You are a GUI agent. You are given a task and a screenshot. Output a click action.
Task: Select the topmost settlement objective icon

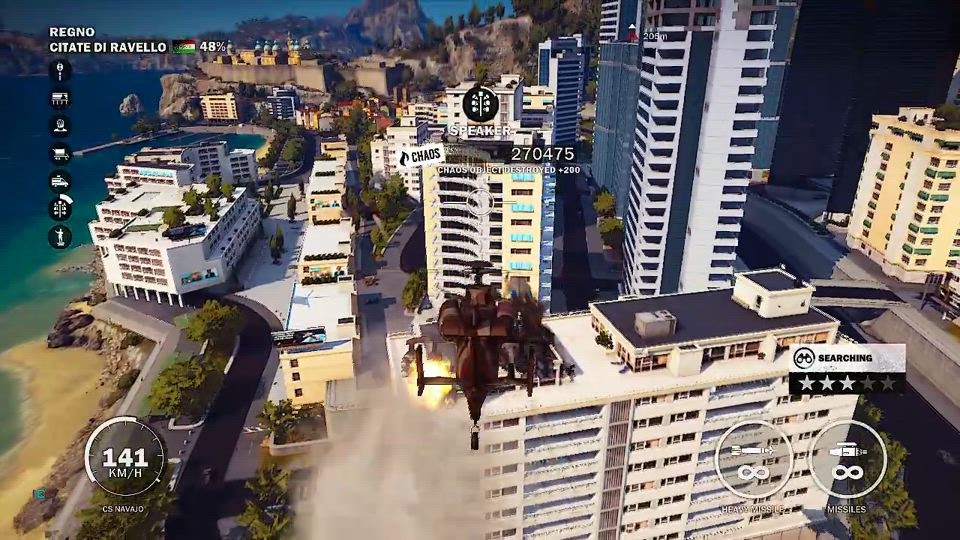tap(60, 71)
